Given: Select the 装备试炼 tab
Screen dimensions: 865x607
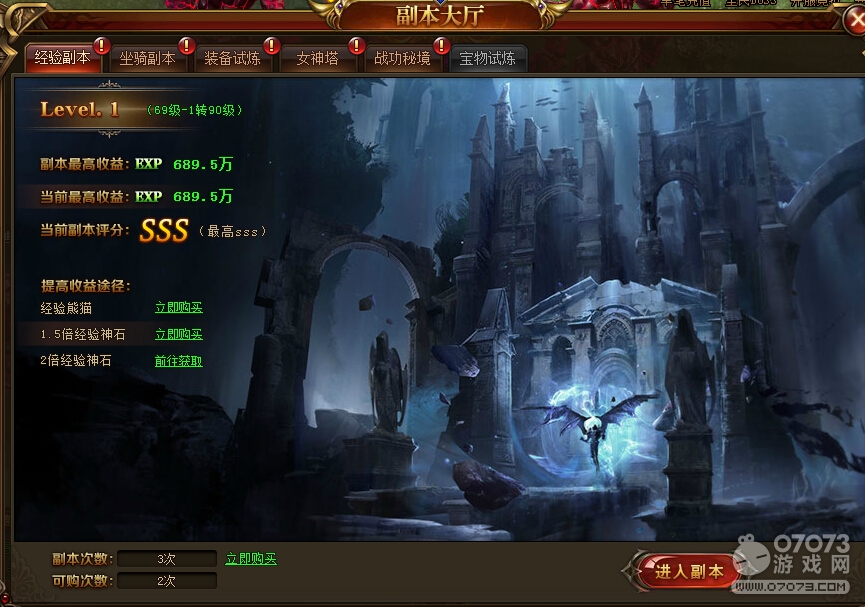Looking at the screenshot, I should click(x=232, y=59).
